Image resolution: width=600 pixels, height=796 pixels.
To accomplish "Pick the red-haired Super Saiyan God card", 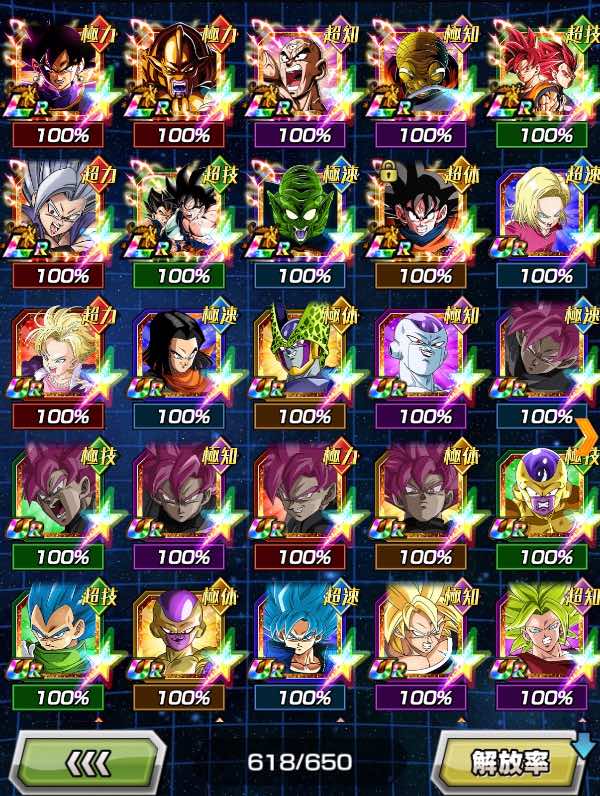I will pyautogui.click(x=545, y=70).
